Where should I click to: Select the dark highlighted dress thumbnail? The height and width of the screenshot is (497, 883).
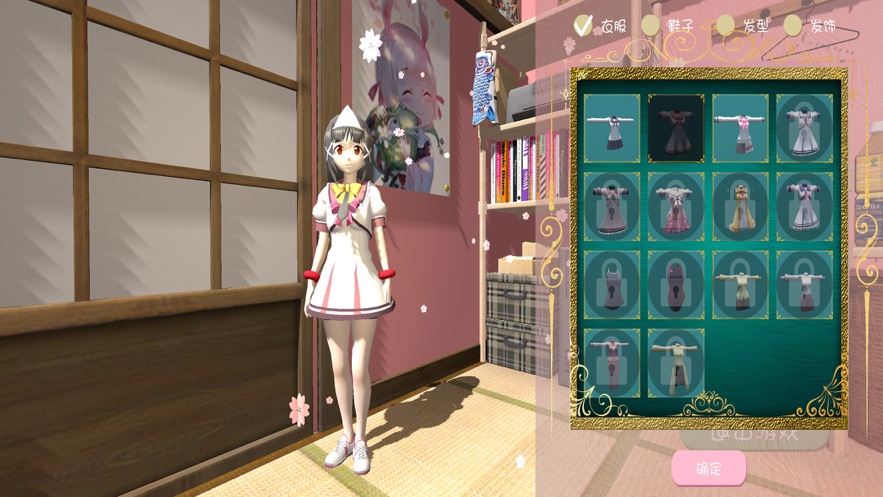click(x=676, y=128)
